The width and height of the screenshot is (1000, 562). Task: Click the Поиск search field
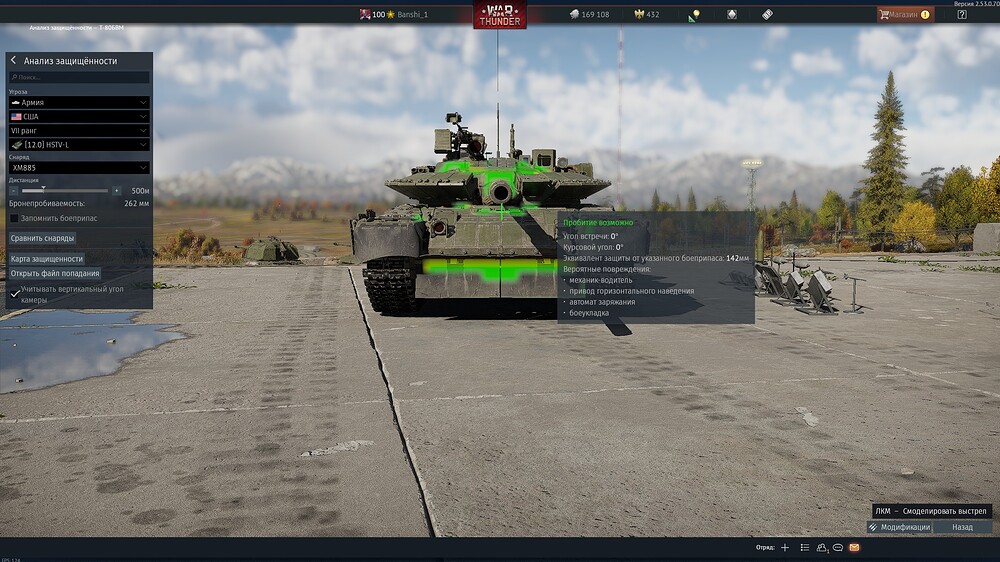tap(79, 77)
